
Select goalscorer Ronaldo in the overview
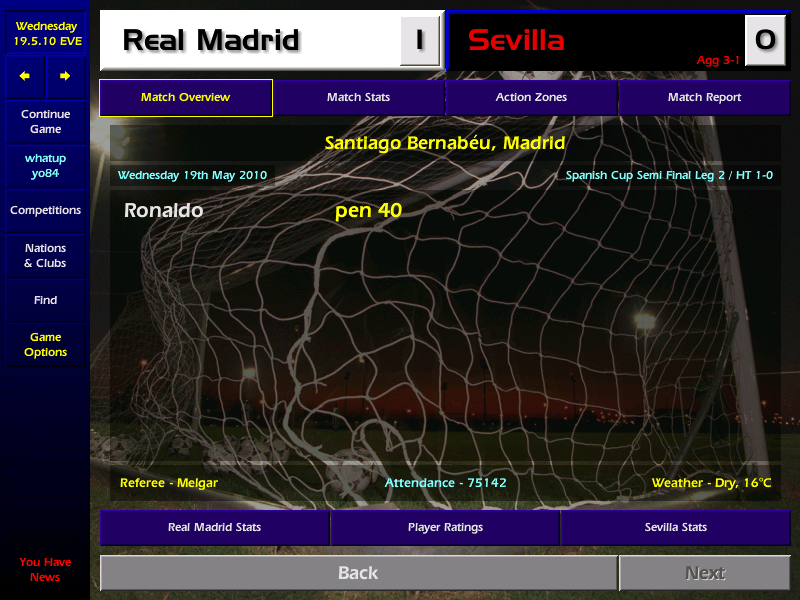[163, 211]
